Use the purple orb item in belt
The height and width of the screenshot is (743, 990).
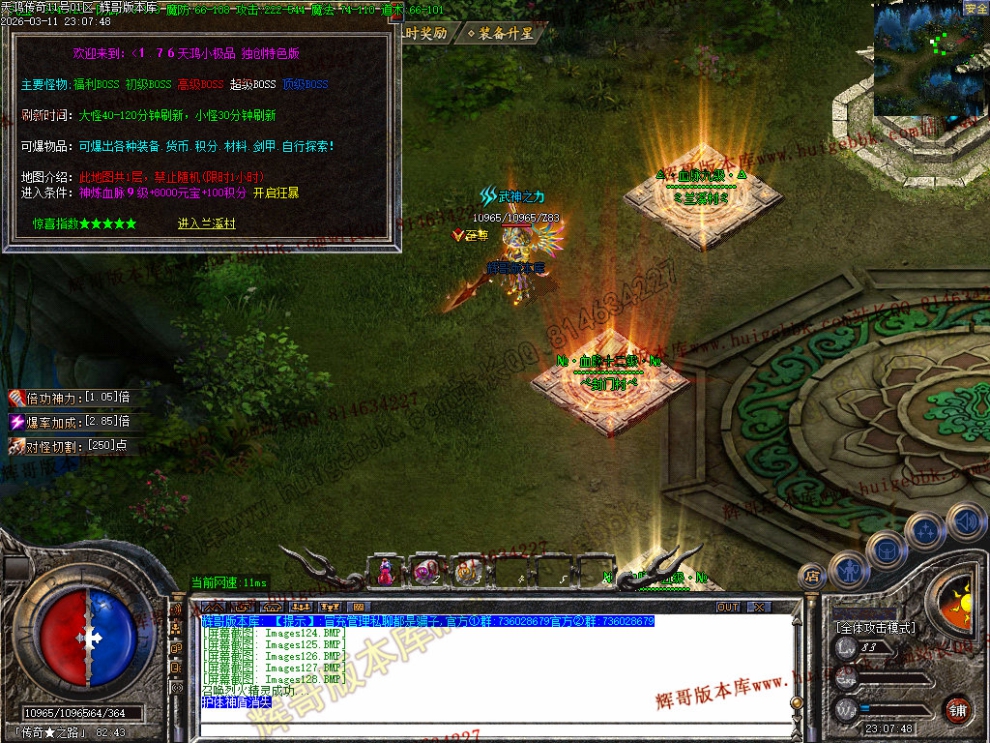pyautogui.click(x=426, y=571)
